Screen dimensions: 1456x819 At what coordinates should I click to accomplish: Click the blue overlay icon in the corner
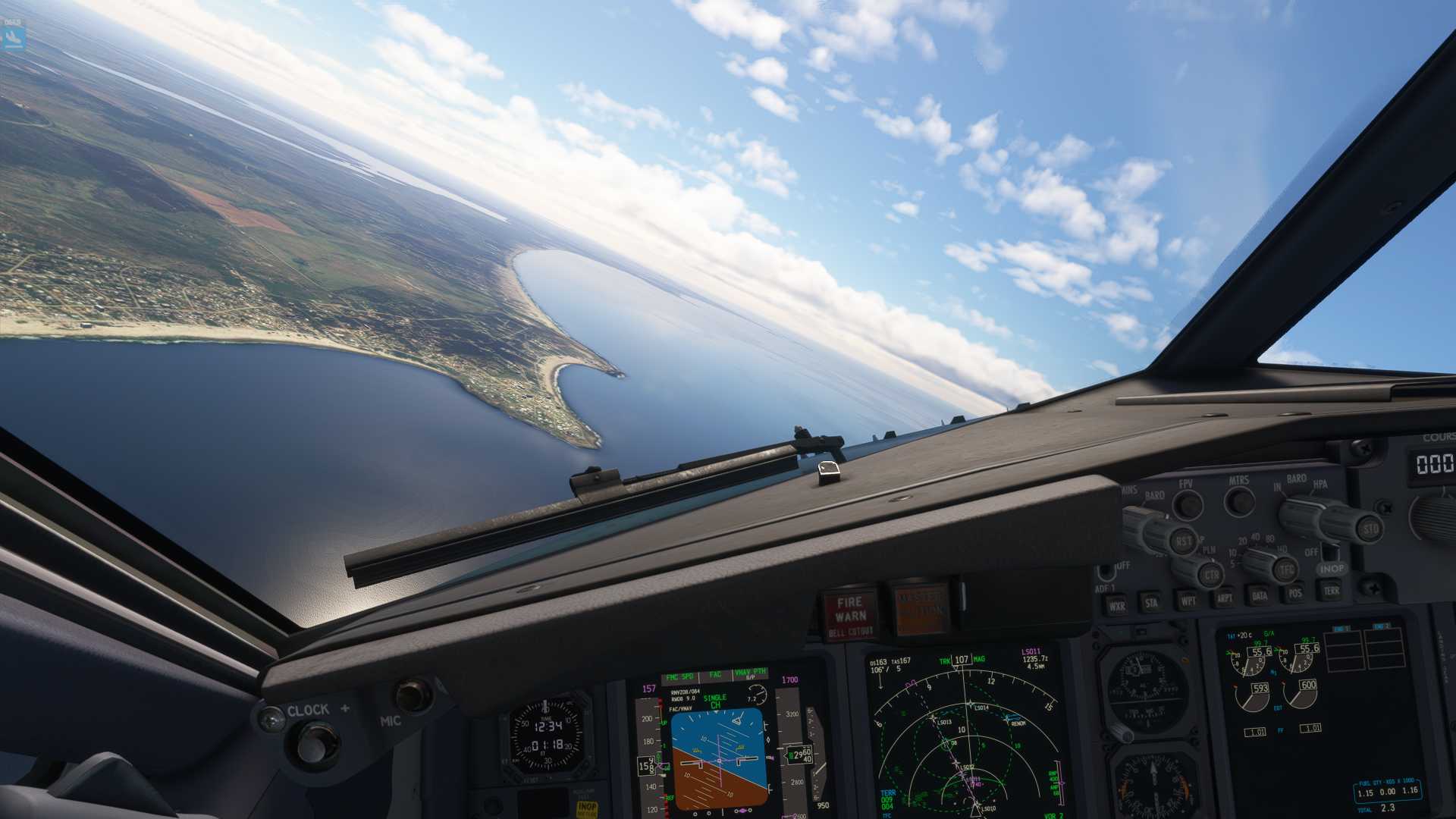click(x=13, y=36)
